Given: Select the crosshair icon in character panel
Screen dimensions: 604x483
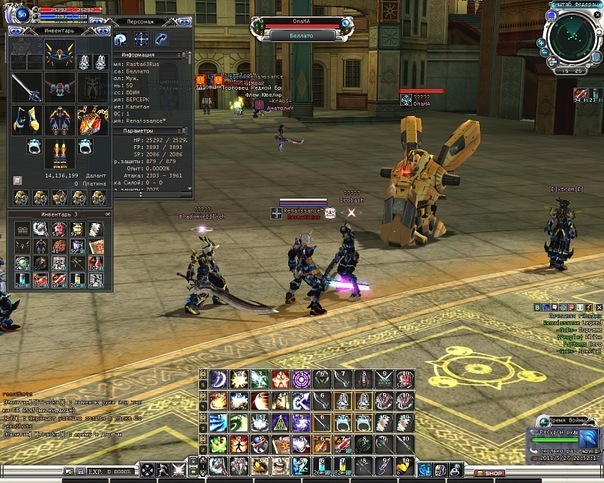Looking at the screenshot, I should (141, 39).
